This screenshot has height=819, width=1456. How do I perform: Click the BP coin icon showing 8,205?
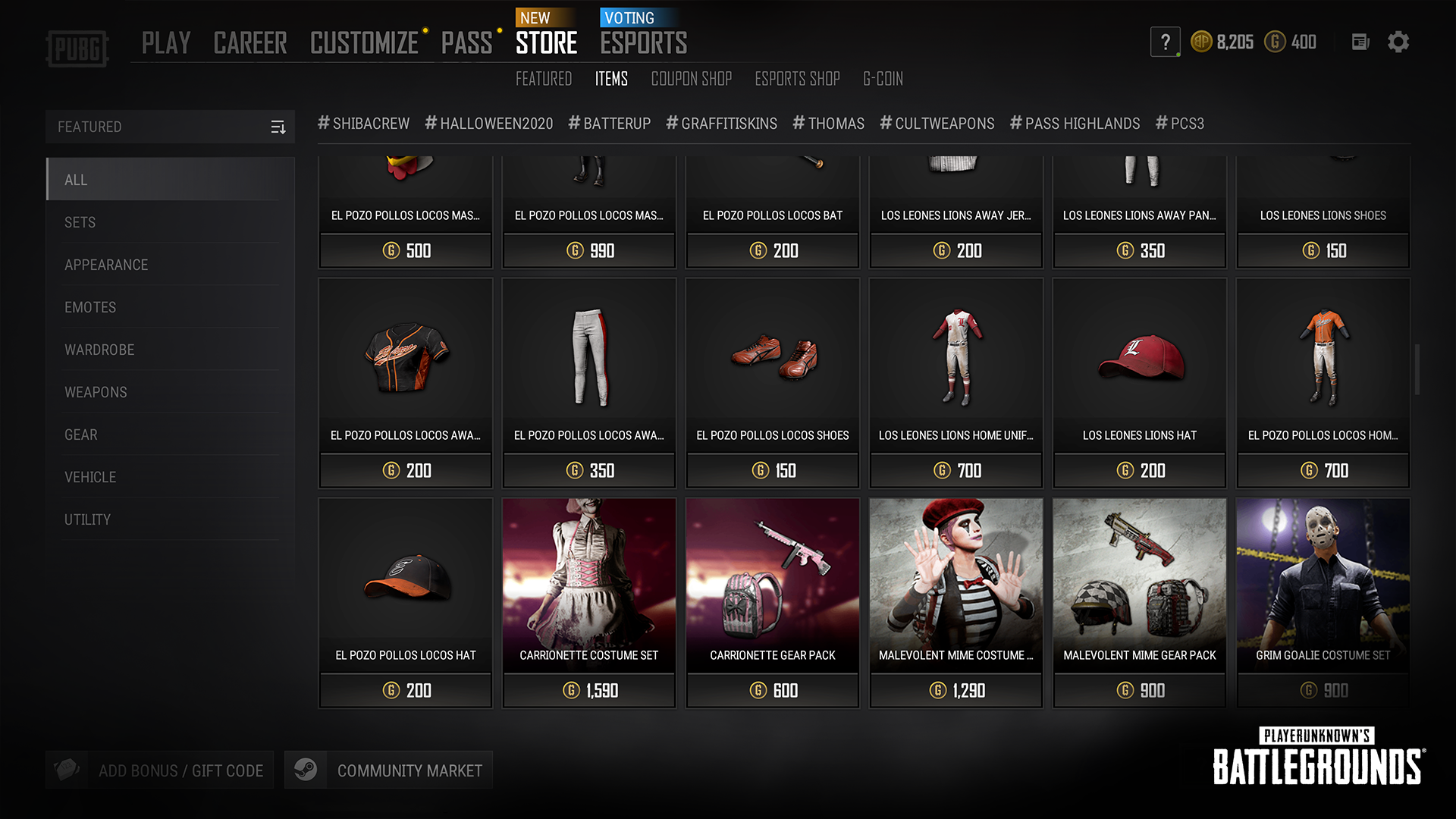coord(1202,42)
